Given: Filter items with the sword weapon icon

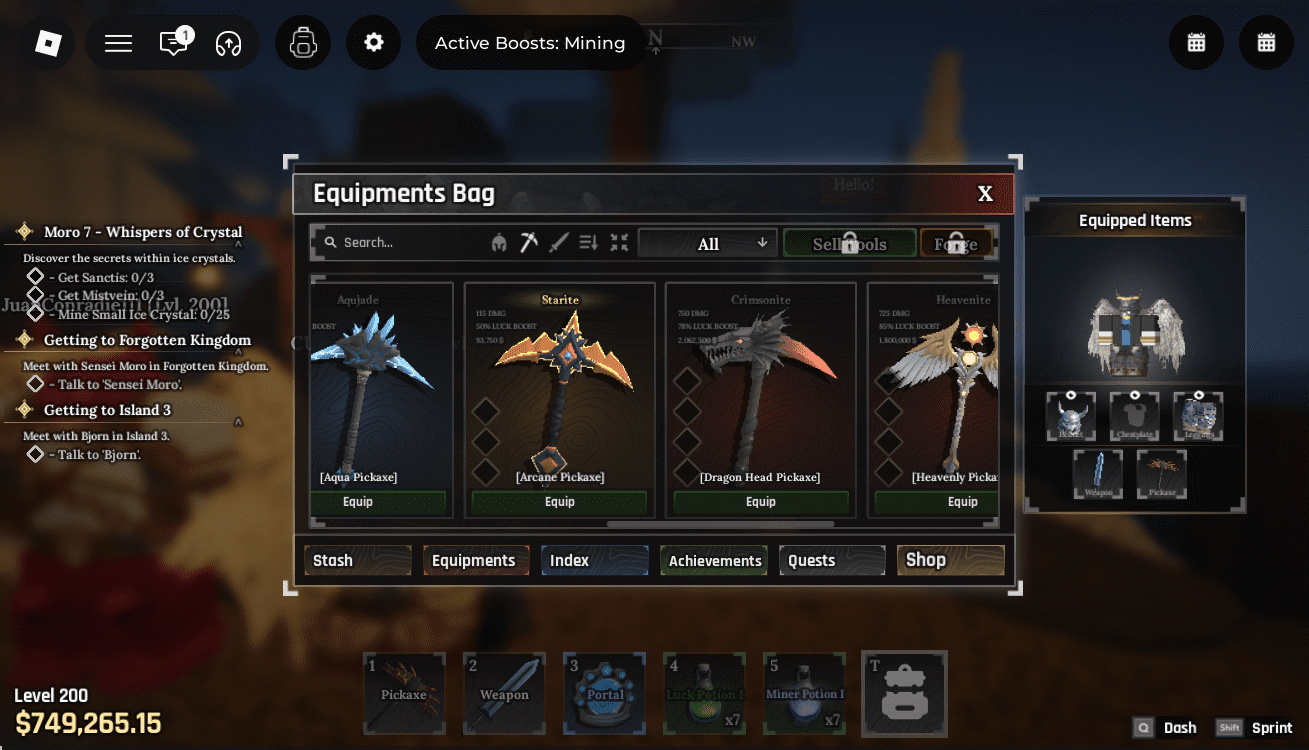Looking at the screenshot, I should 557,242.
